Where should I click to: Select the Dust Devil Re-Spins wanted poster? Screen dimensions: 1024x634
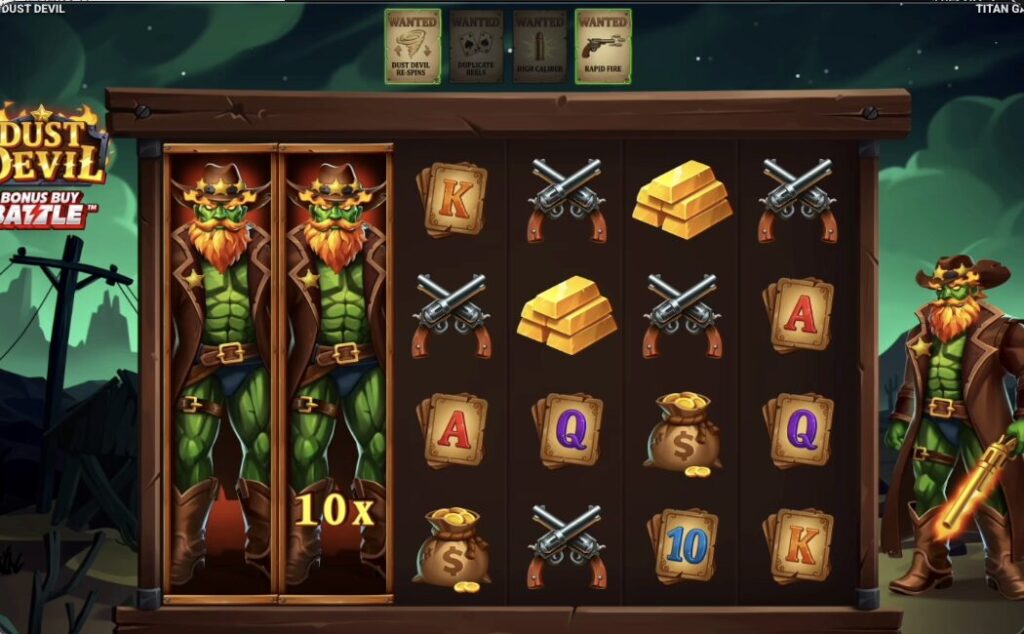click(412, 46)
